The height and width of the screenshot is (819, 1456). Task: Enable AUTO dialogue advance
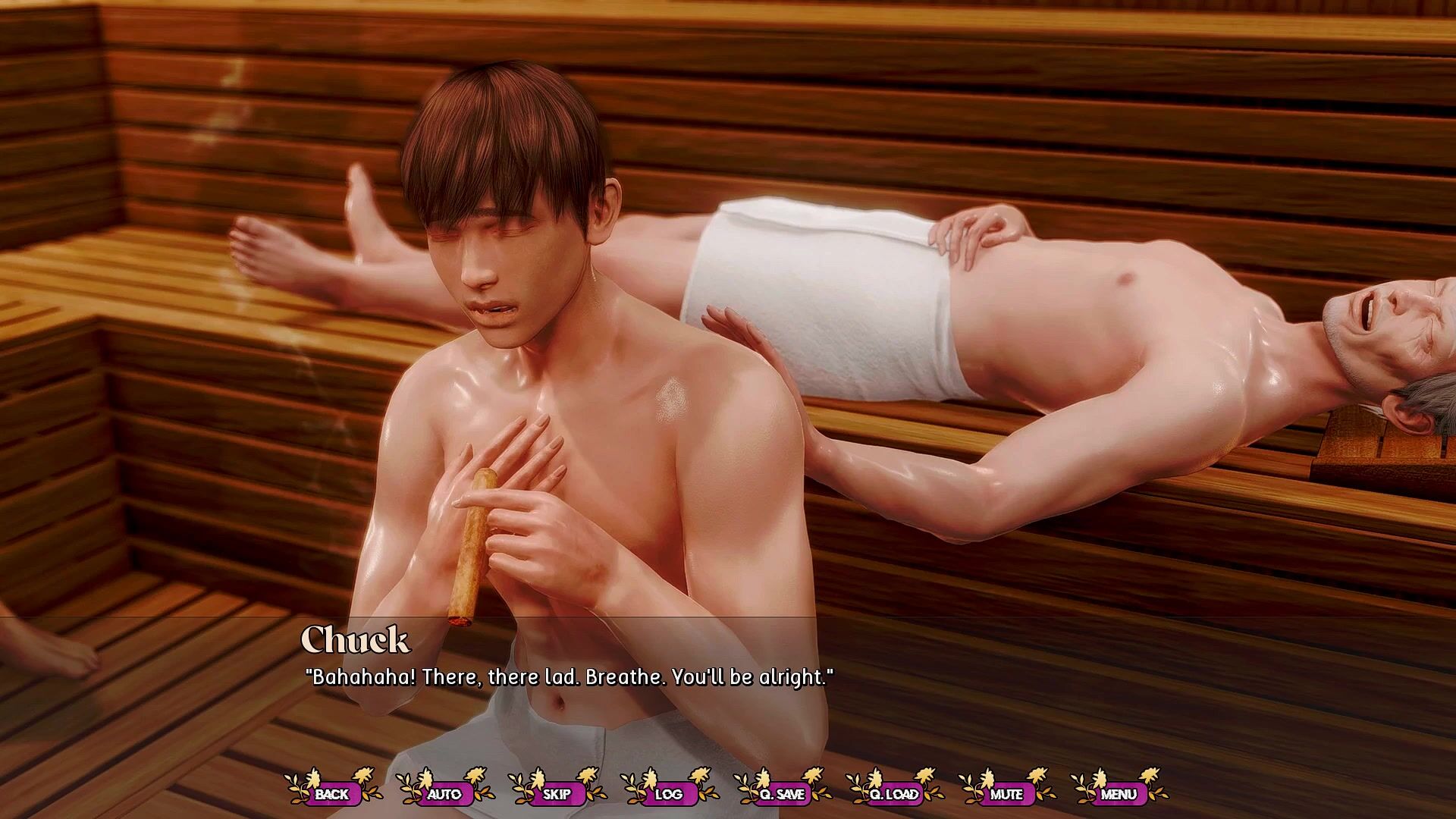click(444, 794)
